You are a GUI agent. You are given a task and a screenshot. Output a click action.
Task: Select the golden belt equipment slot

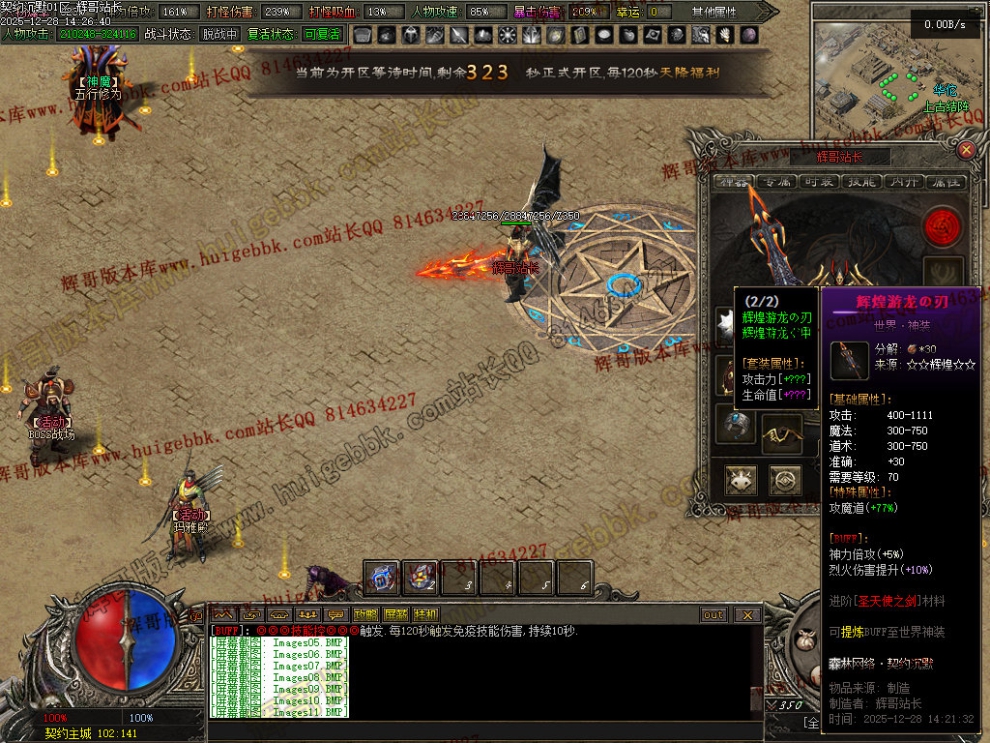pos(781,433)
